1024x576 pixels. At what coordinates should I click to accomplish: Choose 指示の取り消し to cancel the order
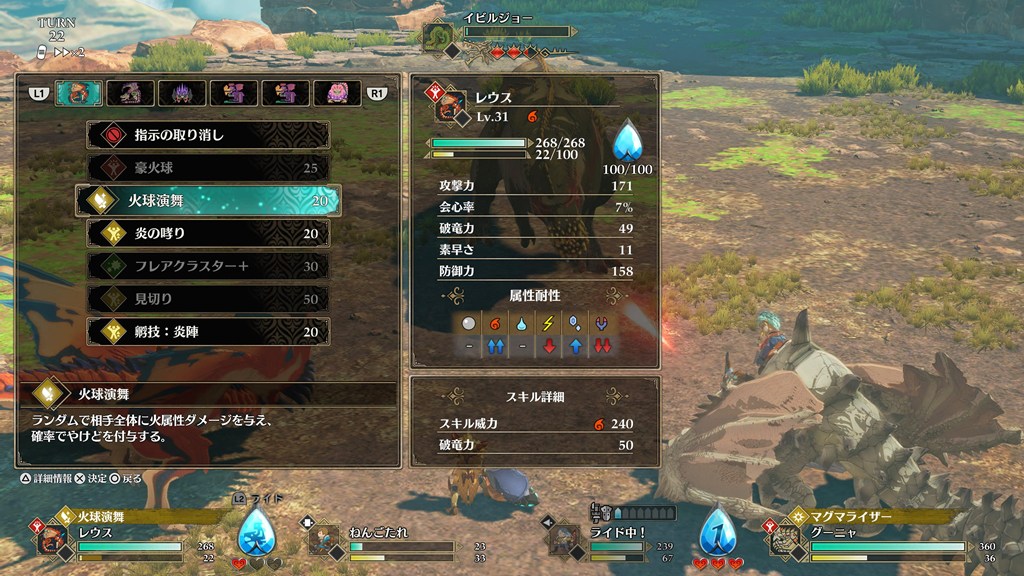[208, 135]
